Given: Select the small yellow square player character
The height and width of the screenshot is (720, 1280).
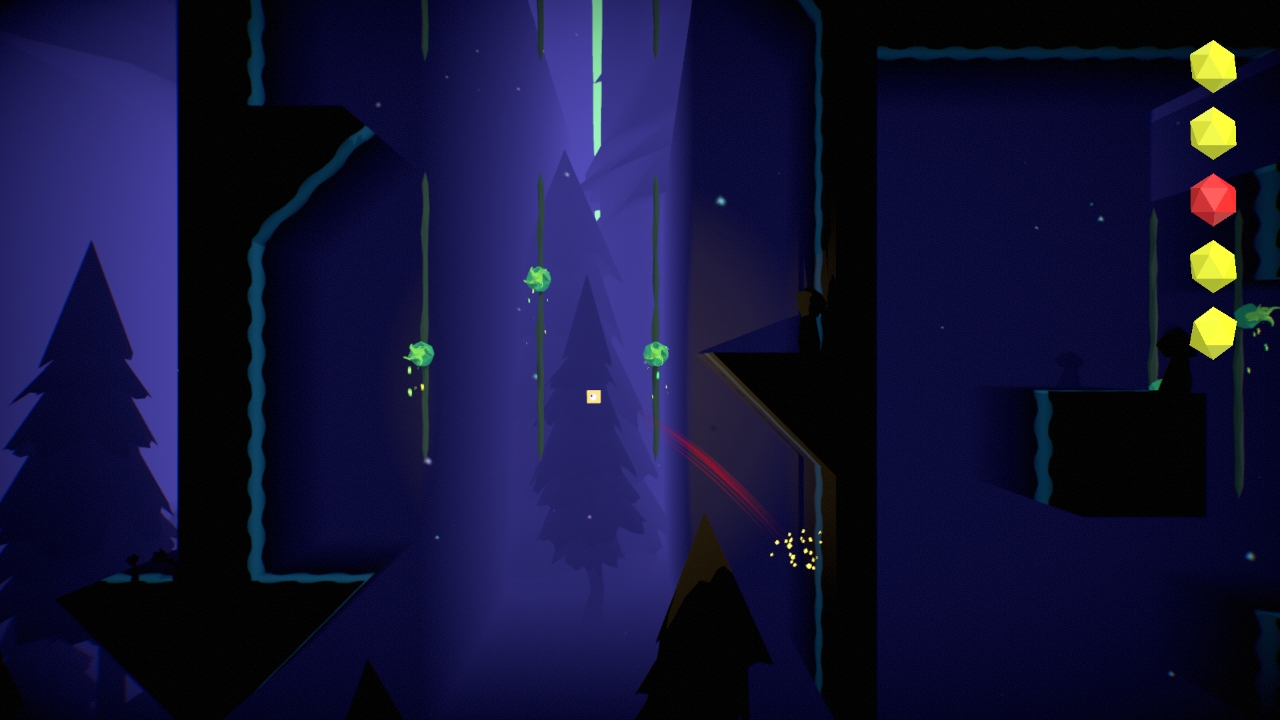Looking at the screenshot, I should (x=592, y=396).
